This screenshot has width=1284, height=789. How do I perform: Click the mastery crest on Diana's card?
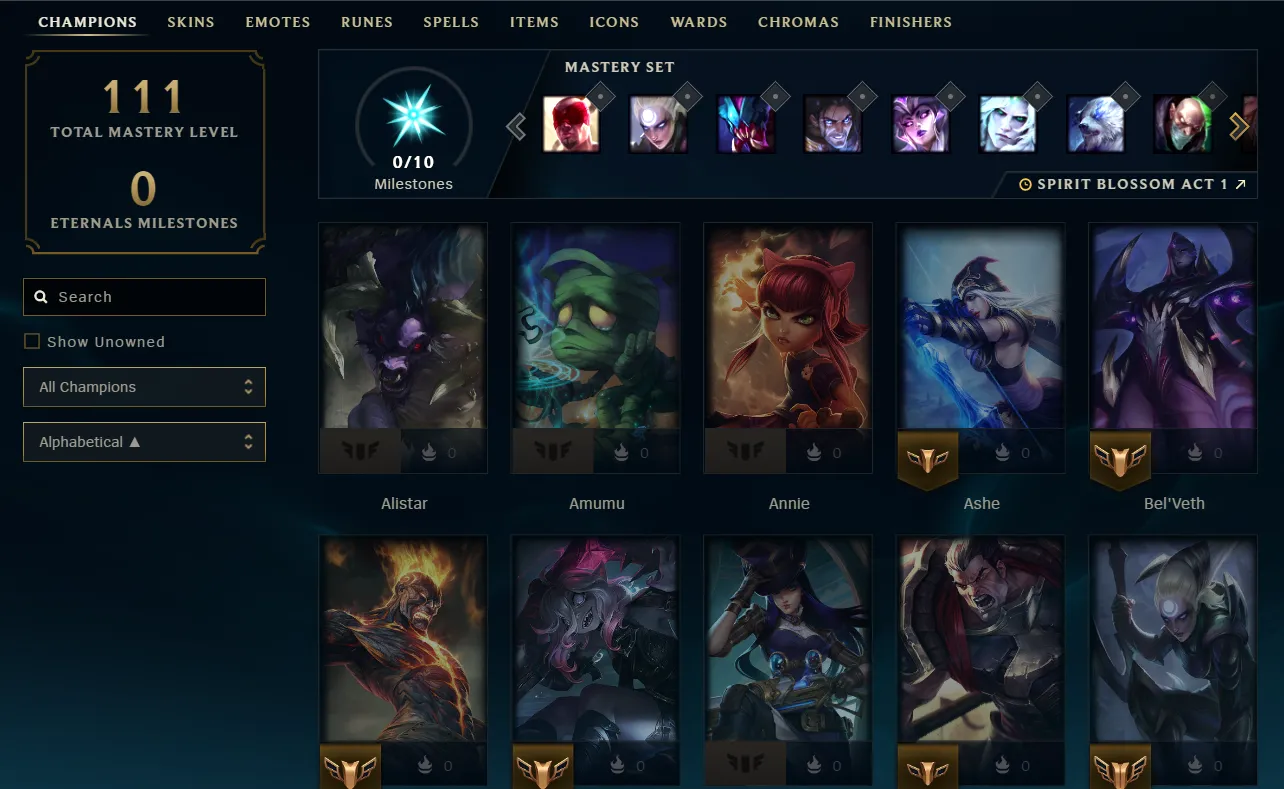pyautogui.click(x=1120, y=766)
